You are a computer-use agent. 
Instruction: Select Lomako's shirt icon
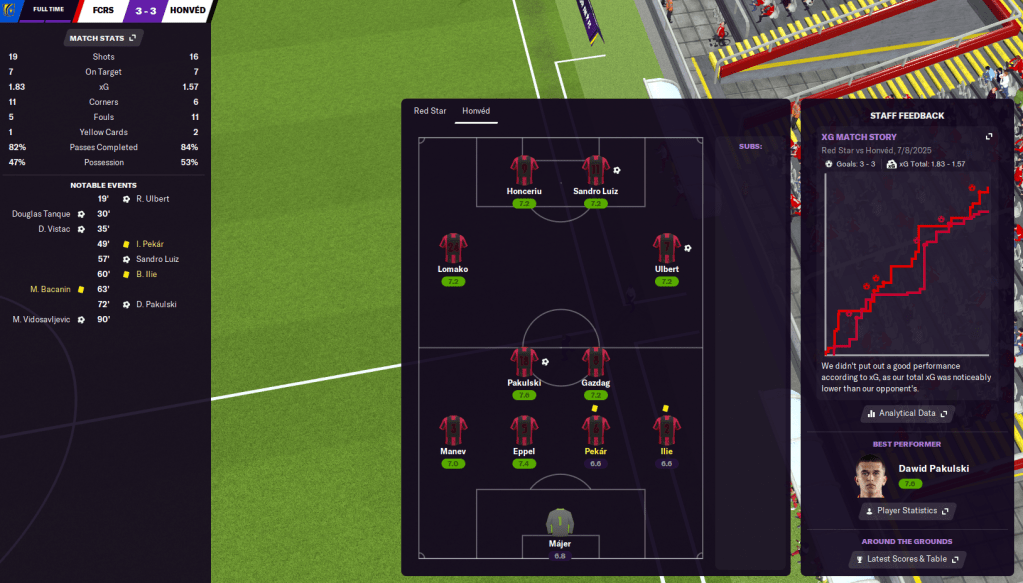(x=453, y=248)
